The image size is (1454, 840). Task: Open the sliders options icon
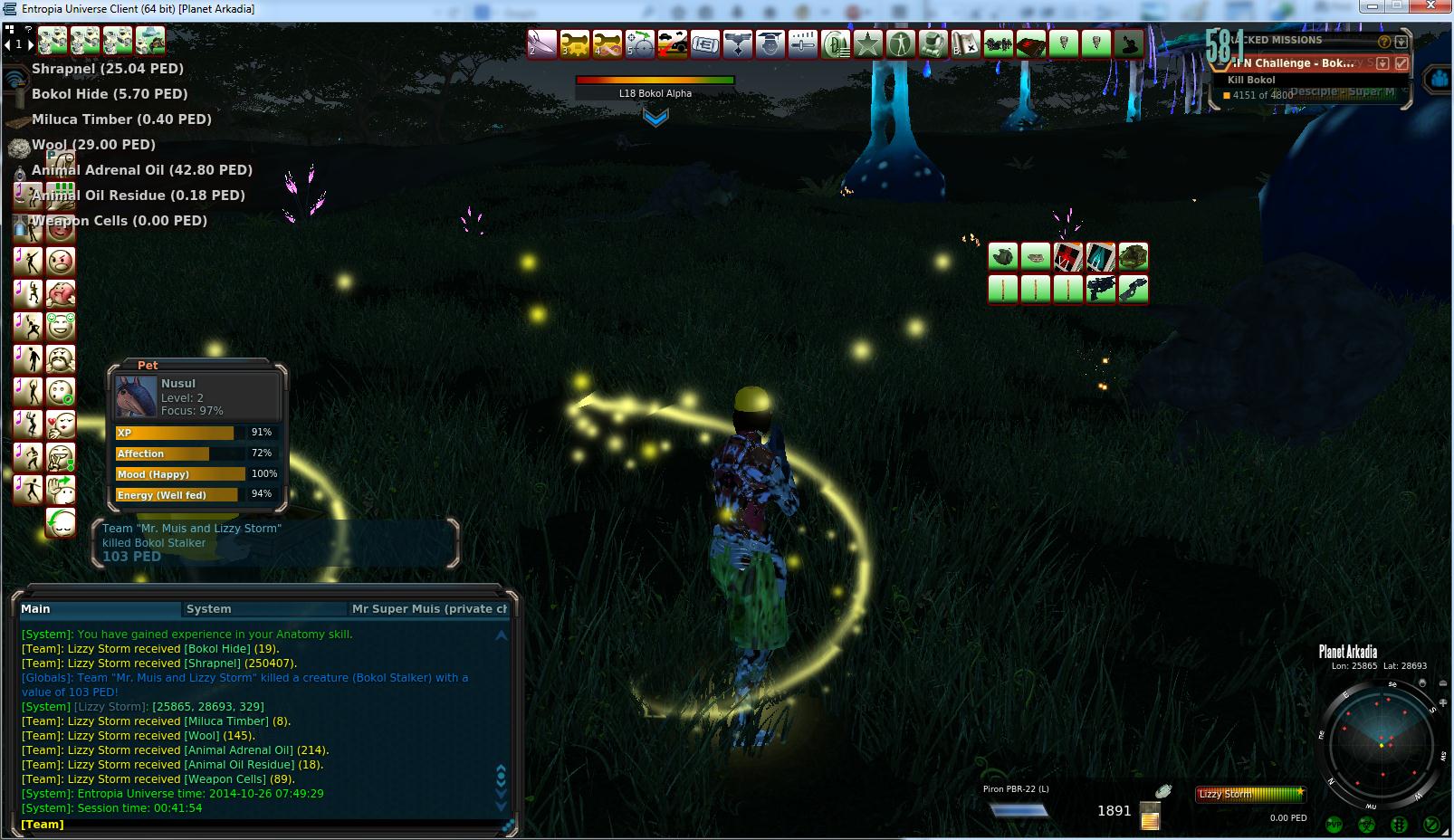(803, 43)
